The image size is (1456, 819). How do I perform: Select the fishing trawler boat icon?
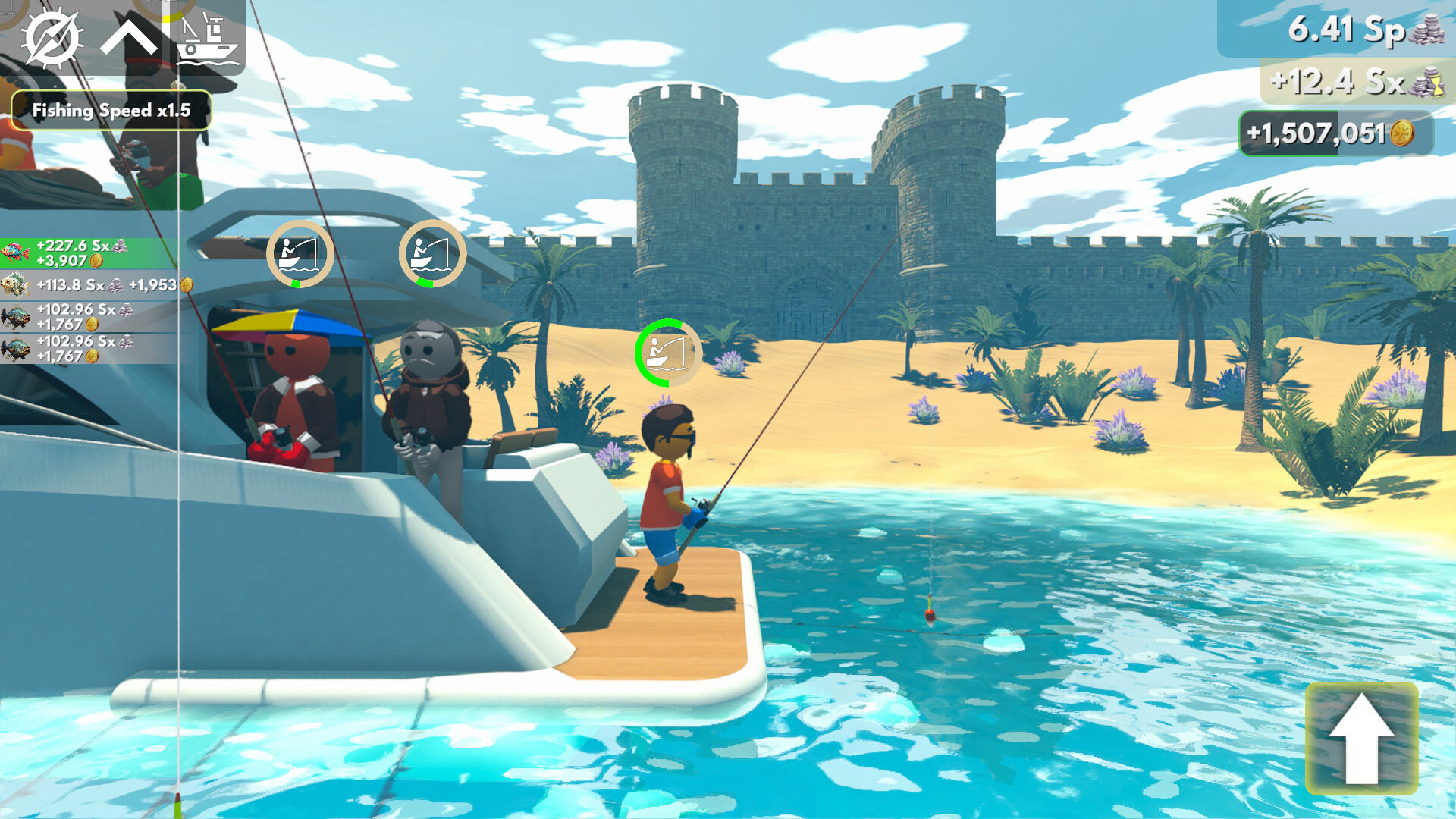click(x=206, y=36)
